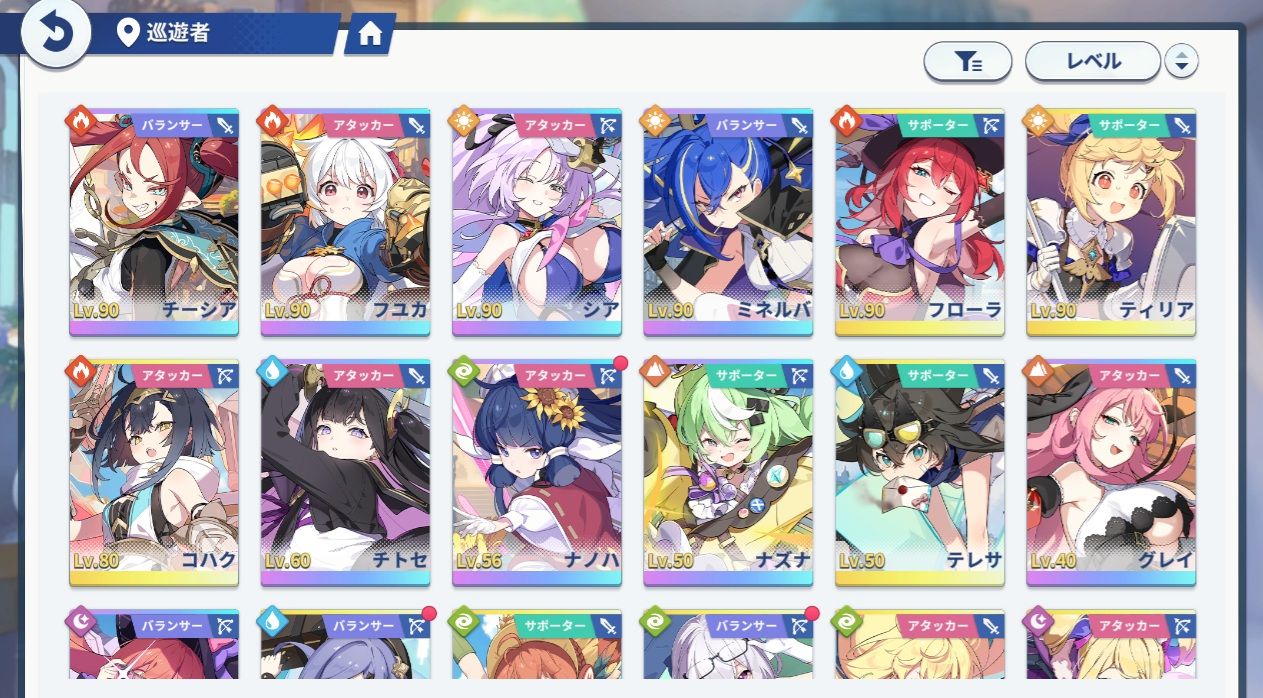Image resolution: width=1263 pixels, height=698 pixels.
Task: Pick the ミネルバ character card
Action: pyautogui.click(x=728, y=220)
